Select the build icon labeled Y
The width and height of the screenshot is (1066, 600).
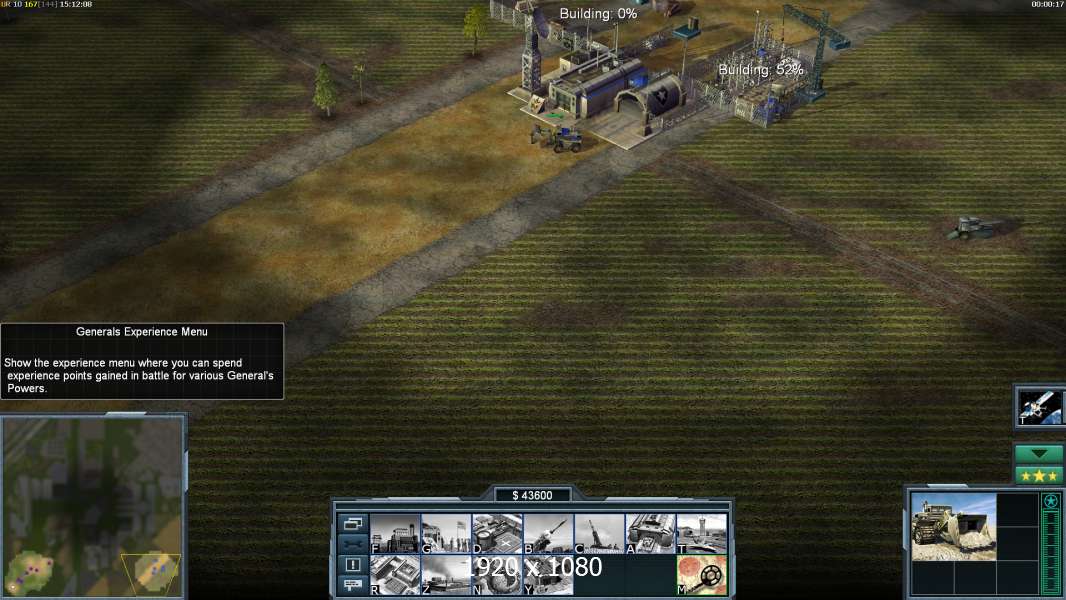(x=548, y=575)
